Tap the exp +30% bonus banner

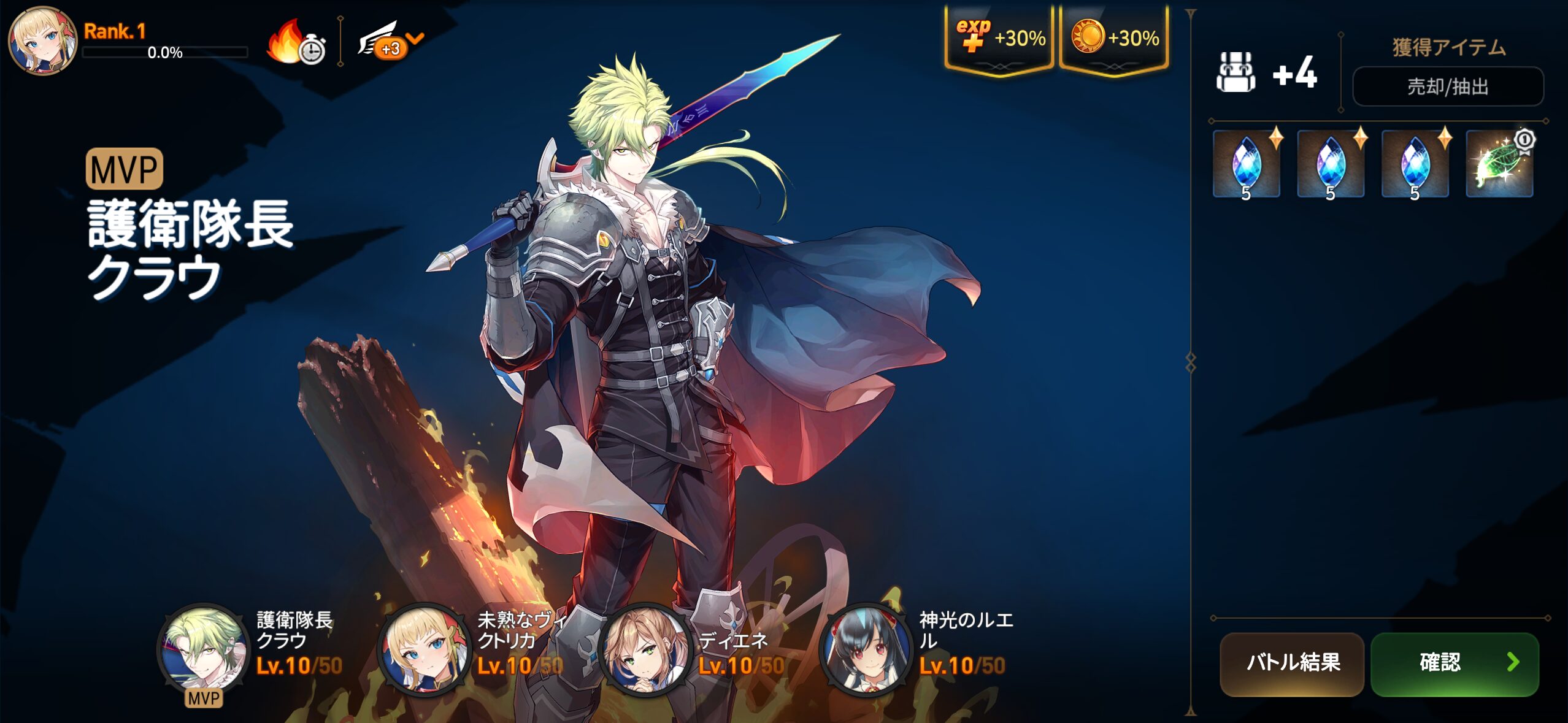pos(999,38)
